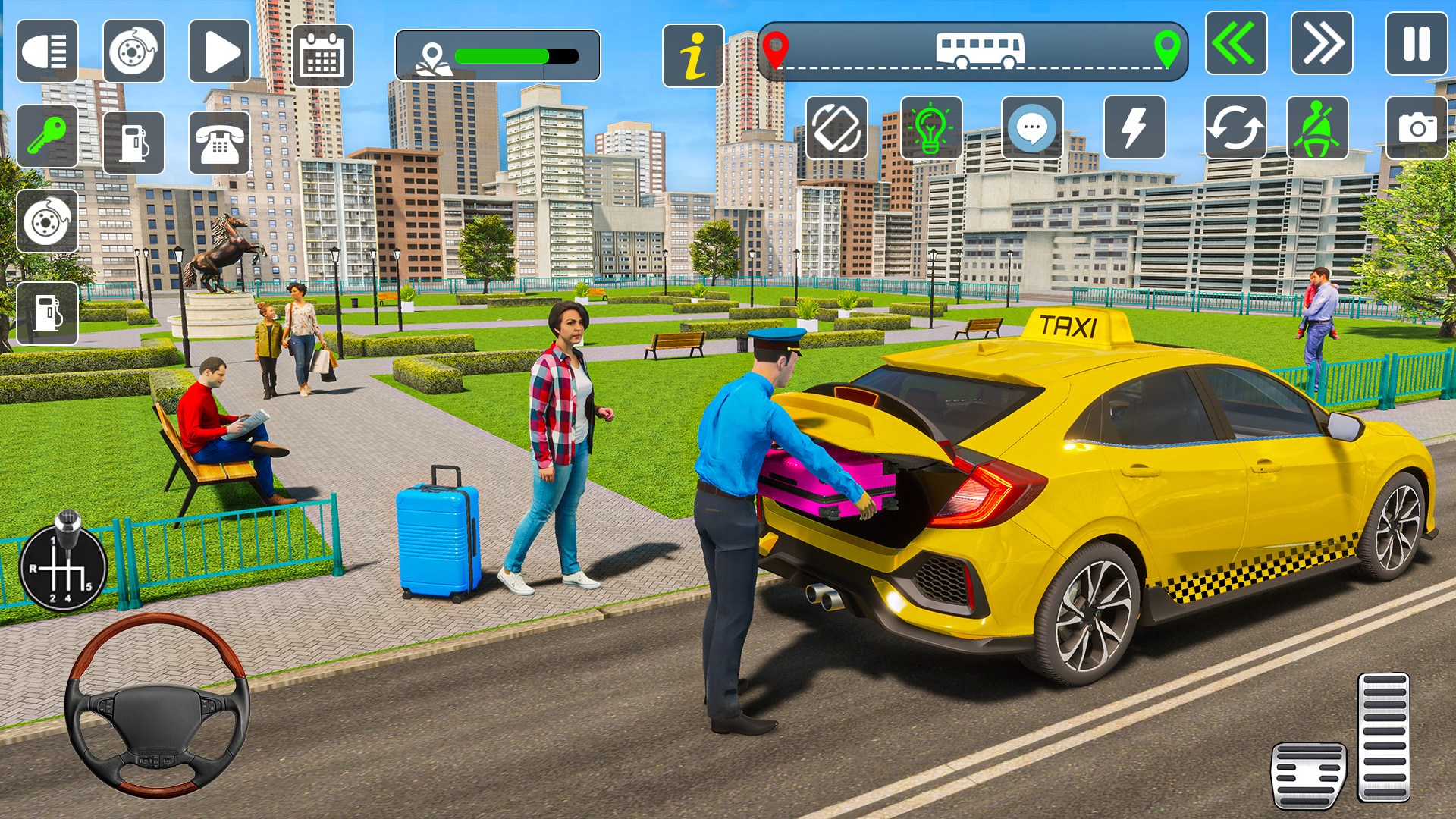Activate the nitro lightning boost
The height and width of the screenshot is (819, 1456).
[x=1134, y=127]
